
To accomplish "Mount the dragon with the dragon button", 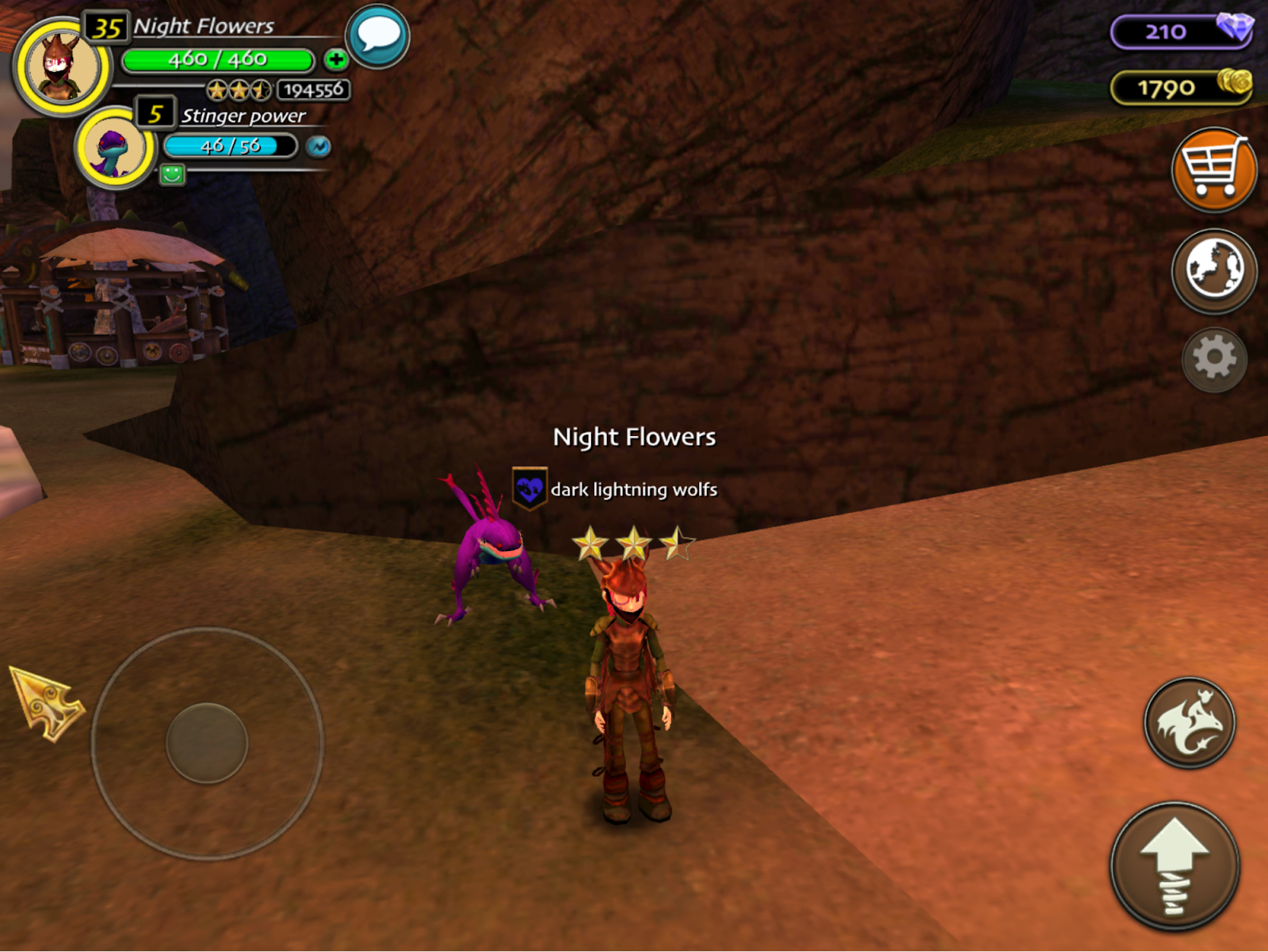I will (x=1189, y=722).
